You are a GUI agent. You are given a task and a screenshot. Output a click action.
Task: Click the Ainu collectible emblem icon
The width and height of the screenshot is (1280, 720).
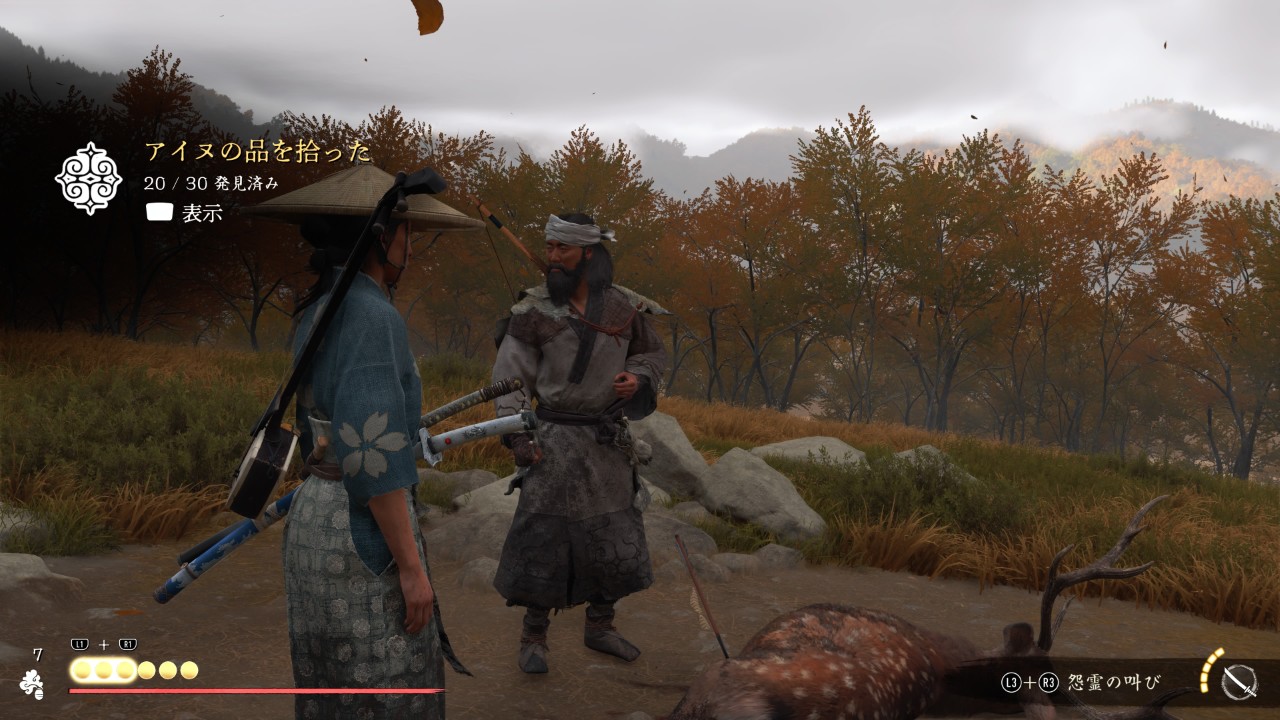(x=88, y=178)
